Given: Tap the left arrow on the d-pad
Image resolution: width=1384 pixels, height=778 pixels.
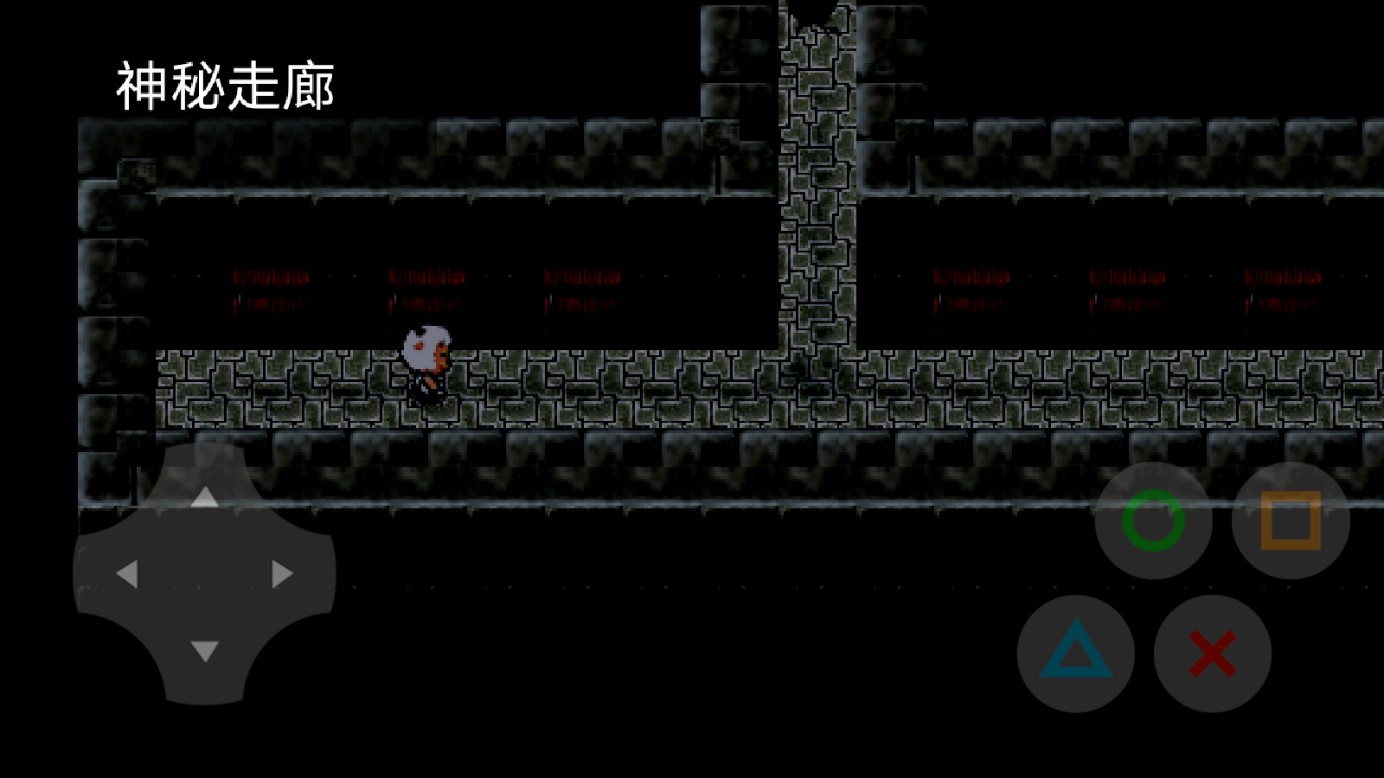Looking at the screenshot, I should (x=127, y=574).
